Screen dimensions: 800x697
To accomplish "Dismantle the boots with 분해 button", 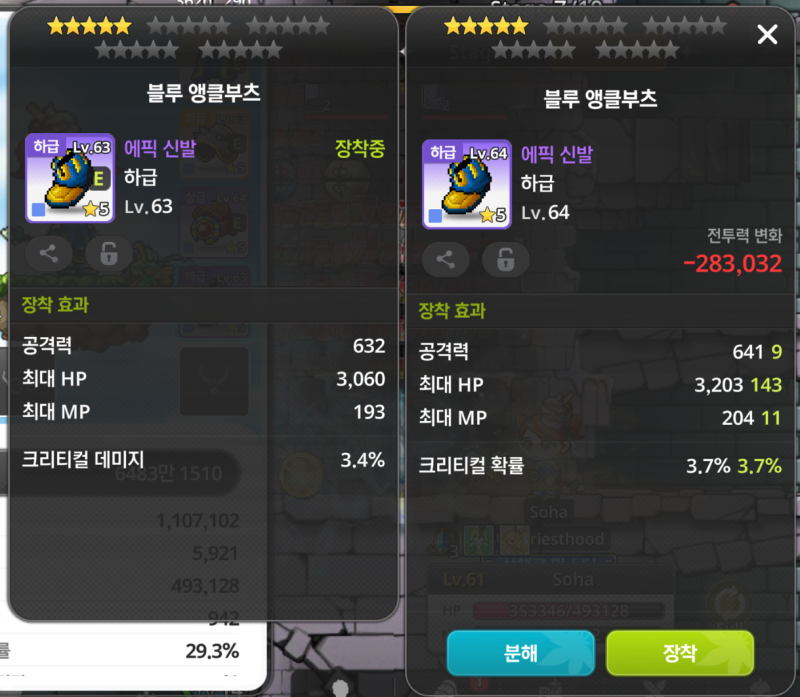I will click(520, 653).
